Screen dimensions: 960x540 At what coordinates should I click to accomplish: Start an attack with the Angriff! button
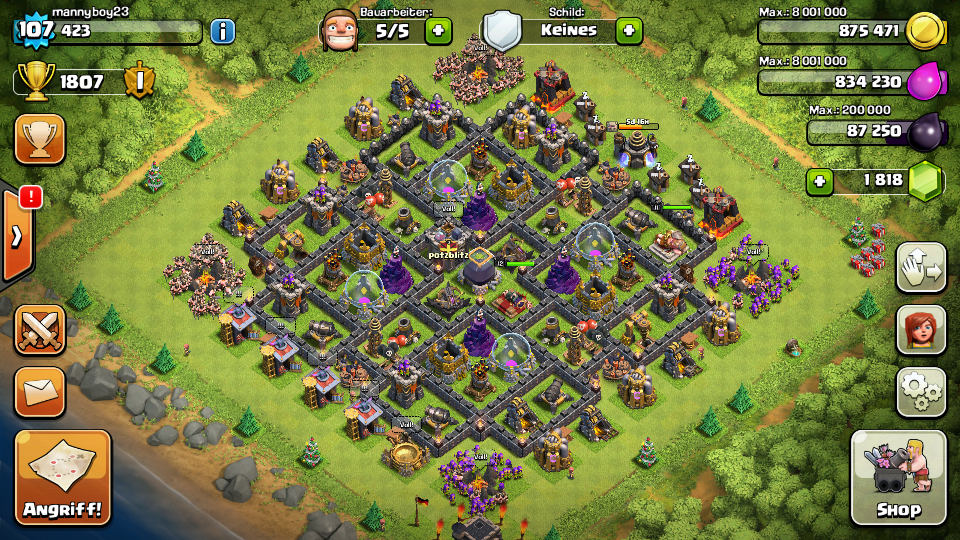(x=62, y=478)
